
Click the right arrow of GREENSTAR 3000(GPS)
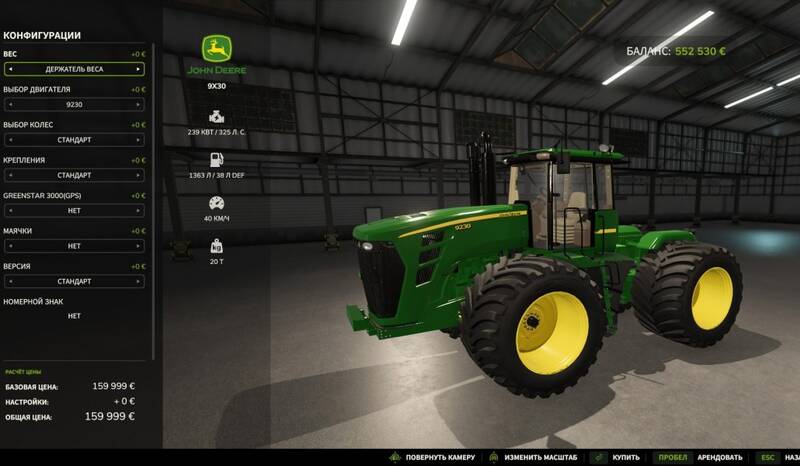140,211
